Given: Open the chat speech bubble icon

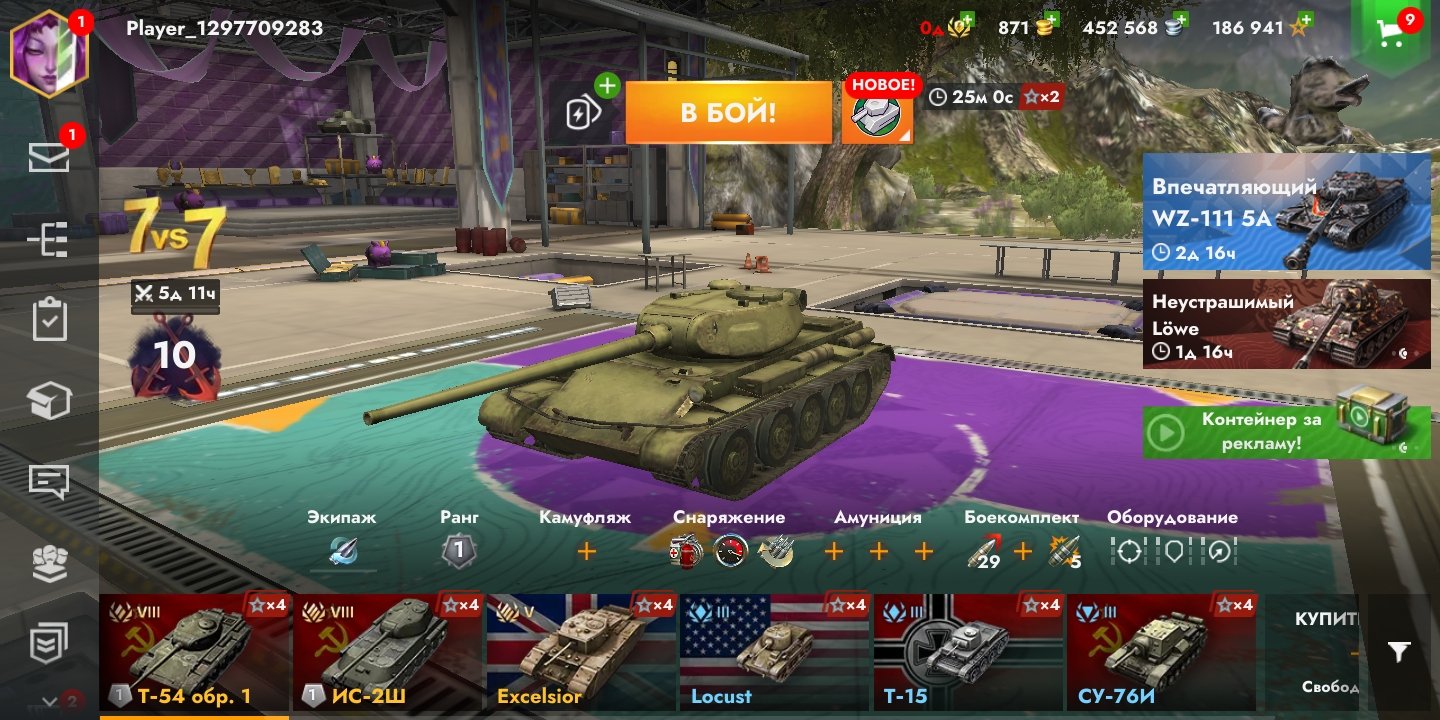Looking at the screenshot, I should [x=49, y=482].
